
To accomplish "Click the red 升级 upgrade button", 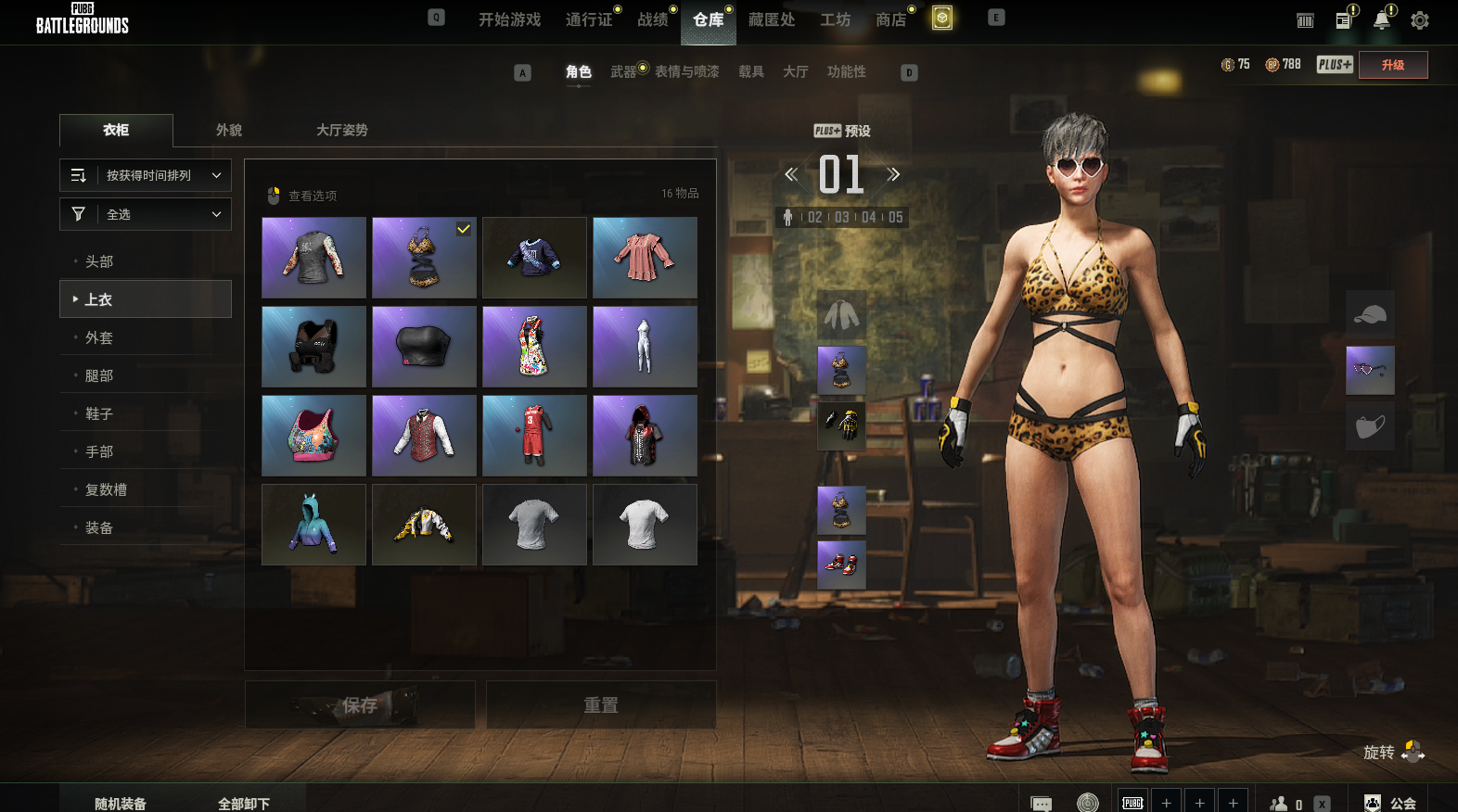I will click(x=1392, y=65).
